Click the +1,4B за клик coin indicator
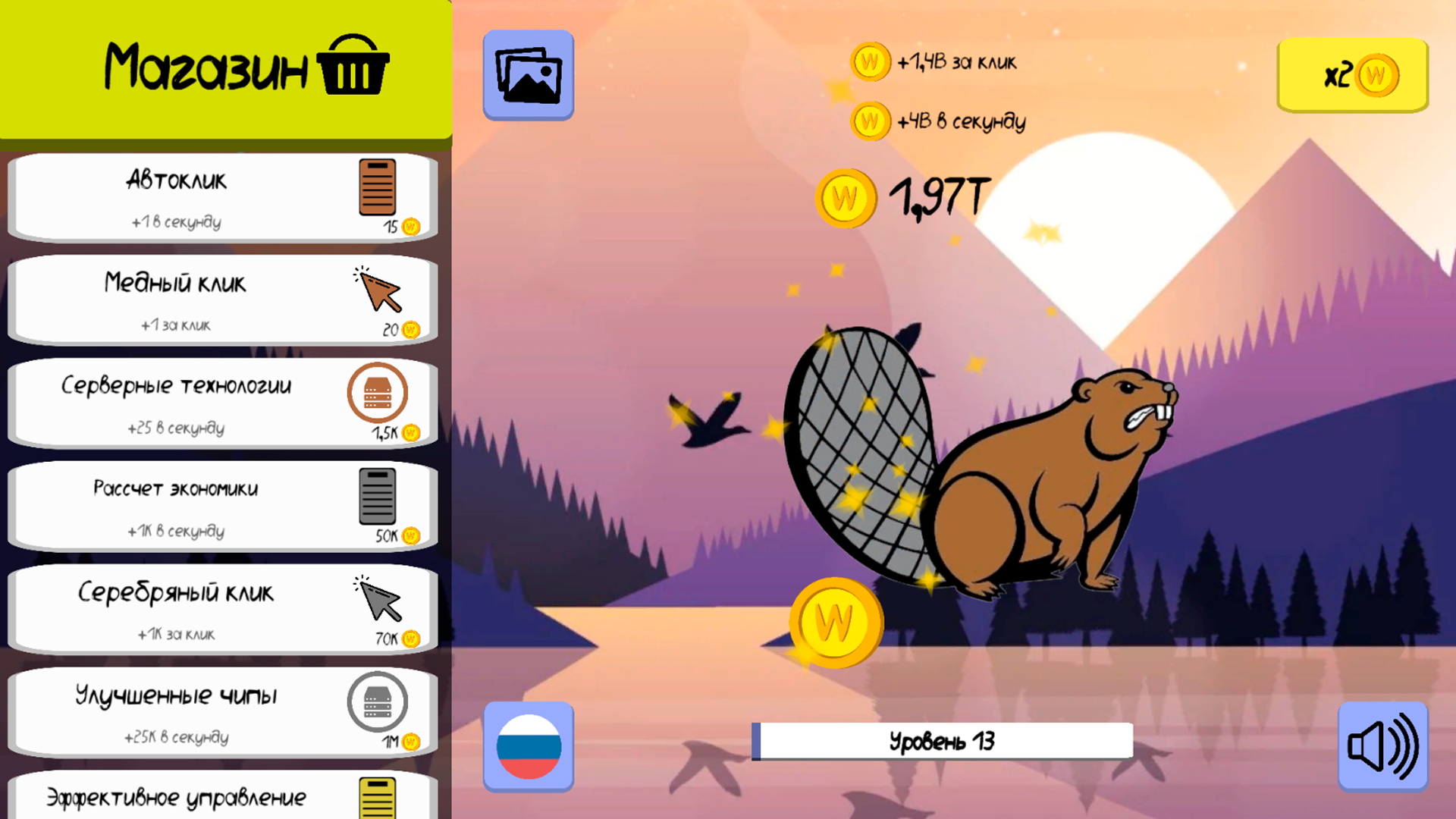Screen dimensions: 1456x819 point(869,61)
